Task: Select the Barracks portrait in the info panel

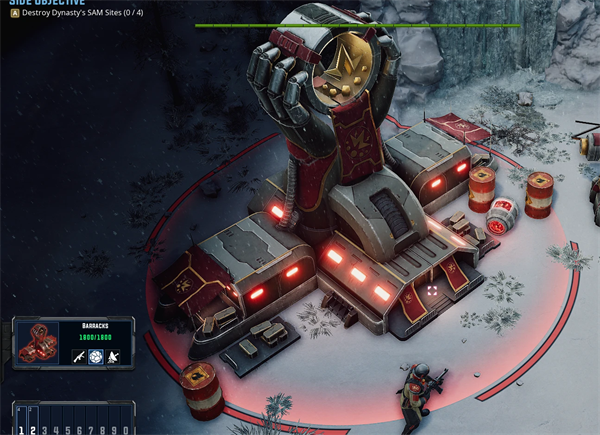Action: tap(39, 345)
